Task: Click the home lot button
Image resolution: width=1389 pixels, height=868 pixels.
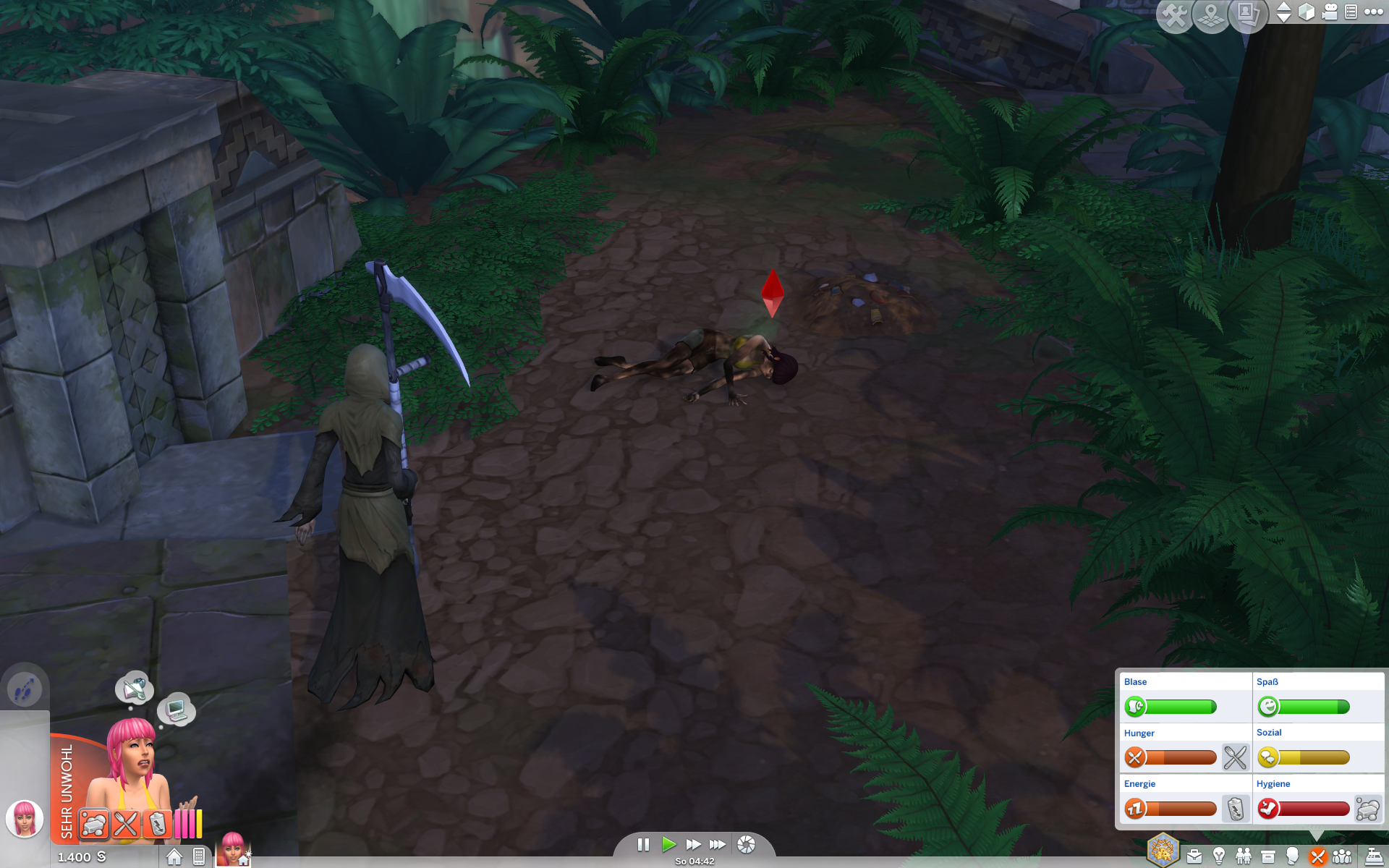Action: (x=174, y=857)
